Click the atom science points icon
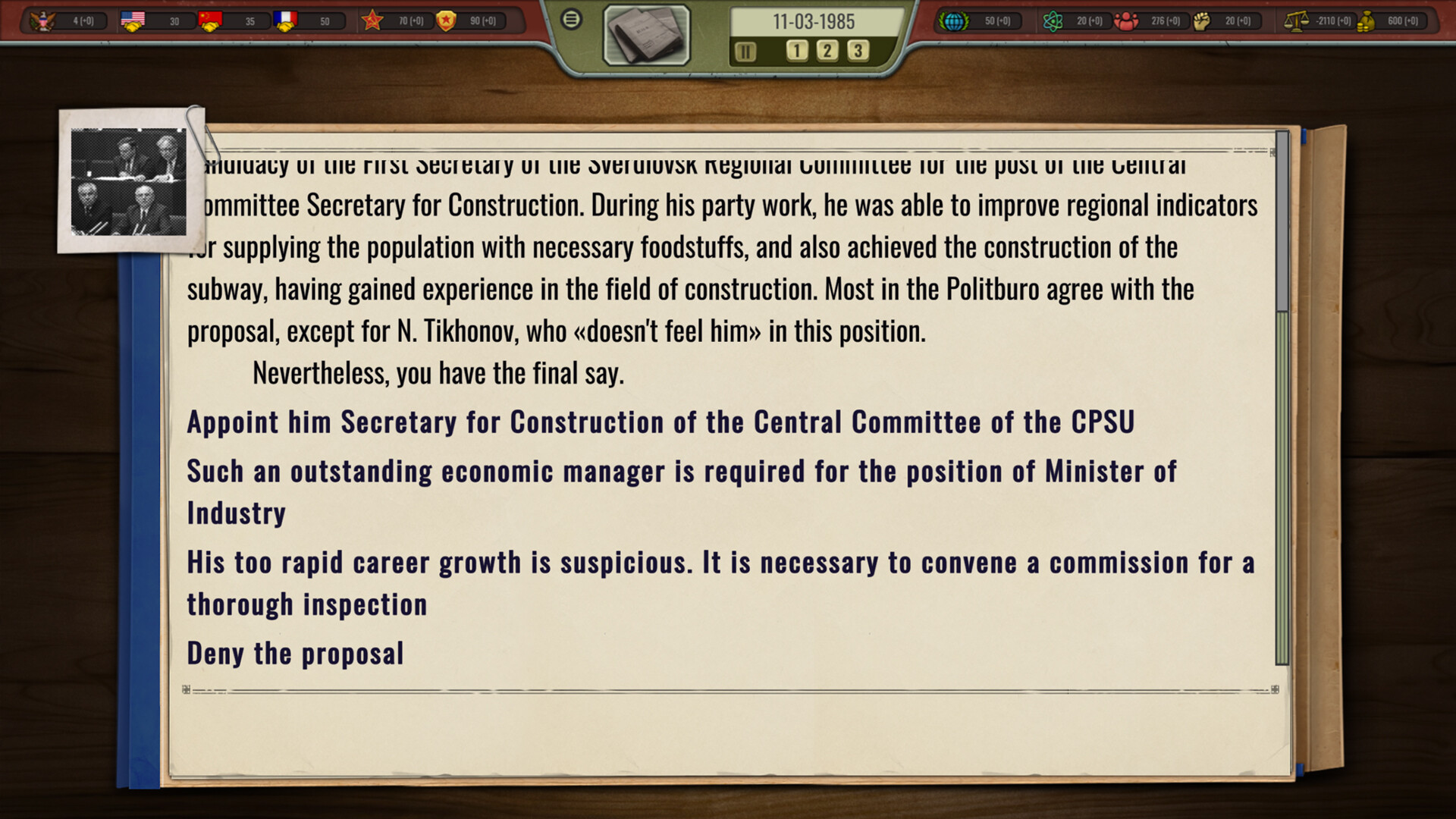 [x=1053, y=20]
